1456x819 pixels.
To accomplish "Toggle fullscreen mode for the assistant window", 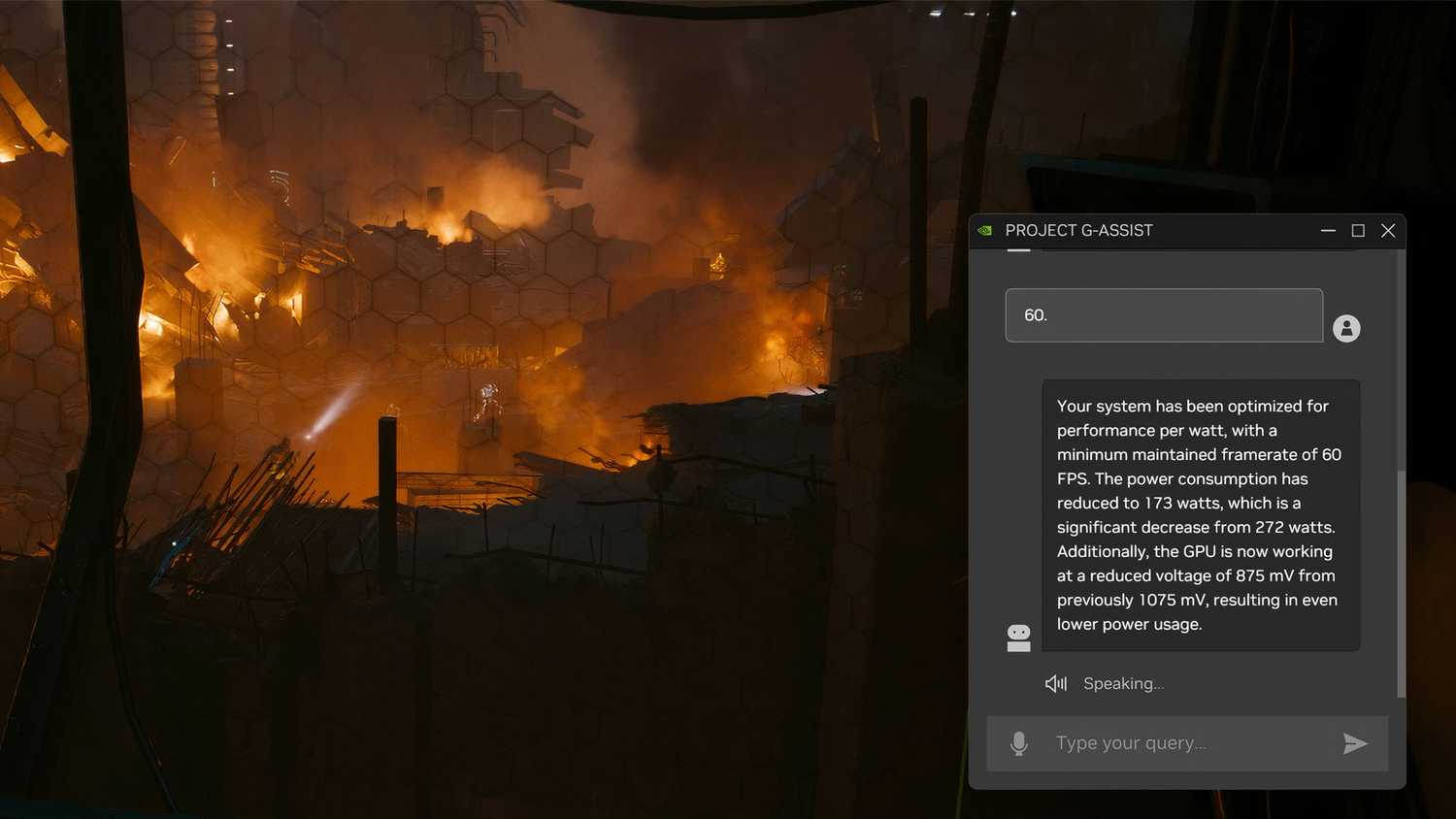I will click(x=1358, y=230).
